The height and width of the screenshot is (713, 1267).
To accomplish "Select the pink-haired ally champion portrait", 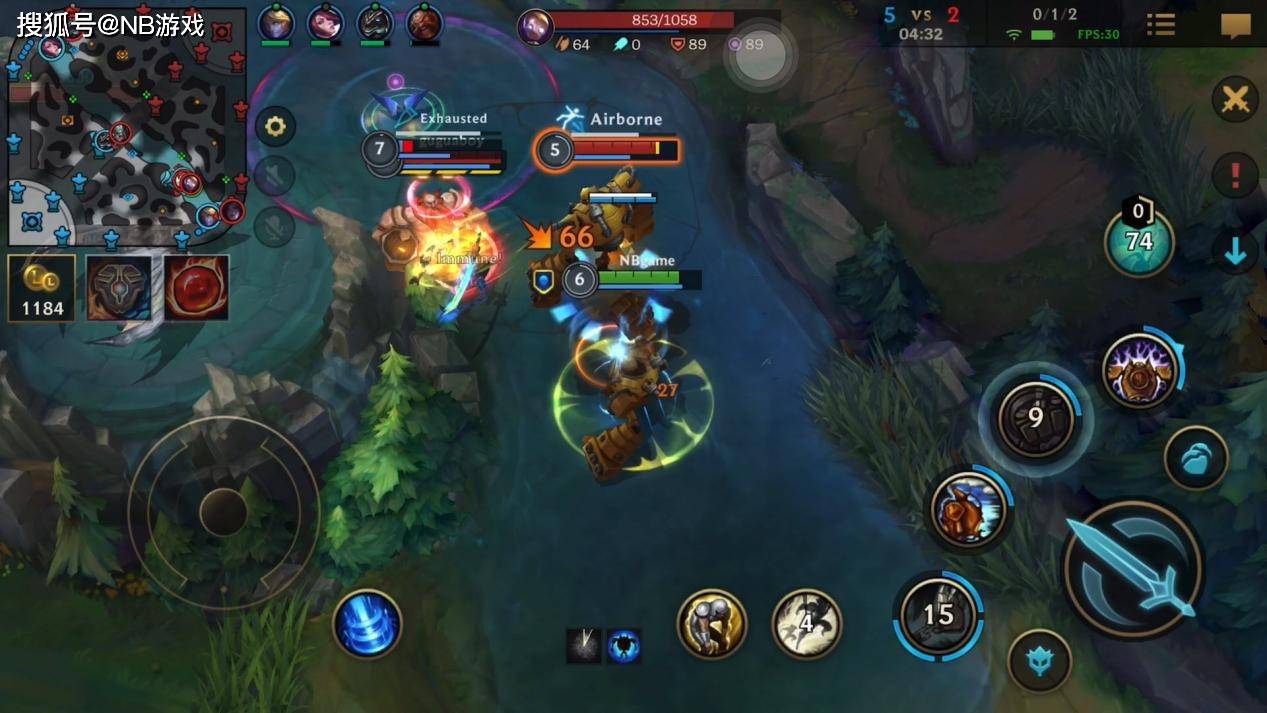I will coord(325,22).
